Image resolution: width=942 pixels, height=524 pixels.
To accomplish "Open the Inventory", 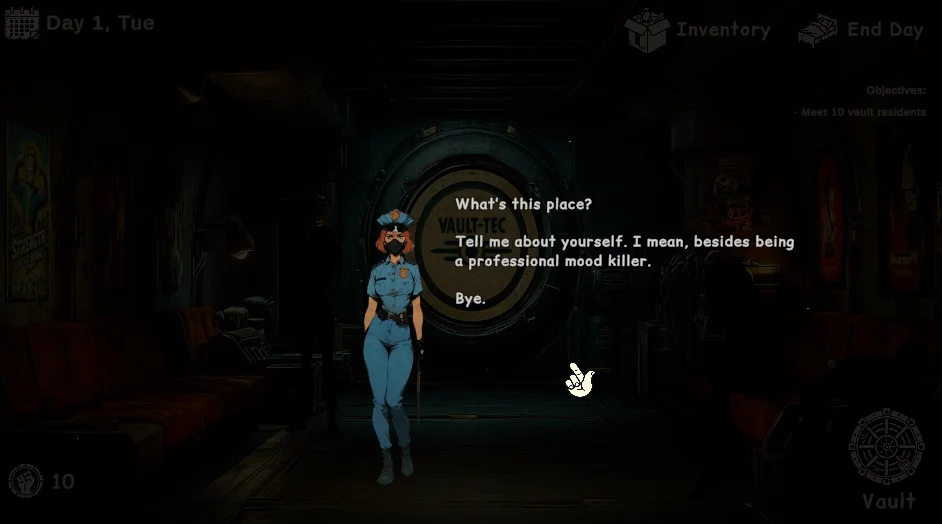I will point(698,30).
